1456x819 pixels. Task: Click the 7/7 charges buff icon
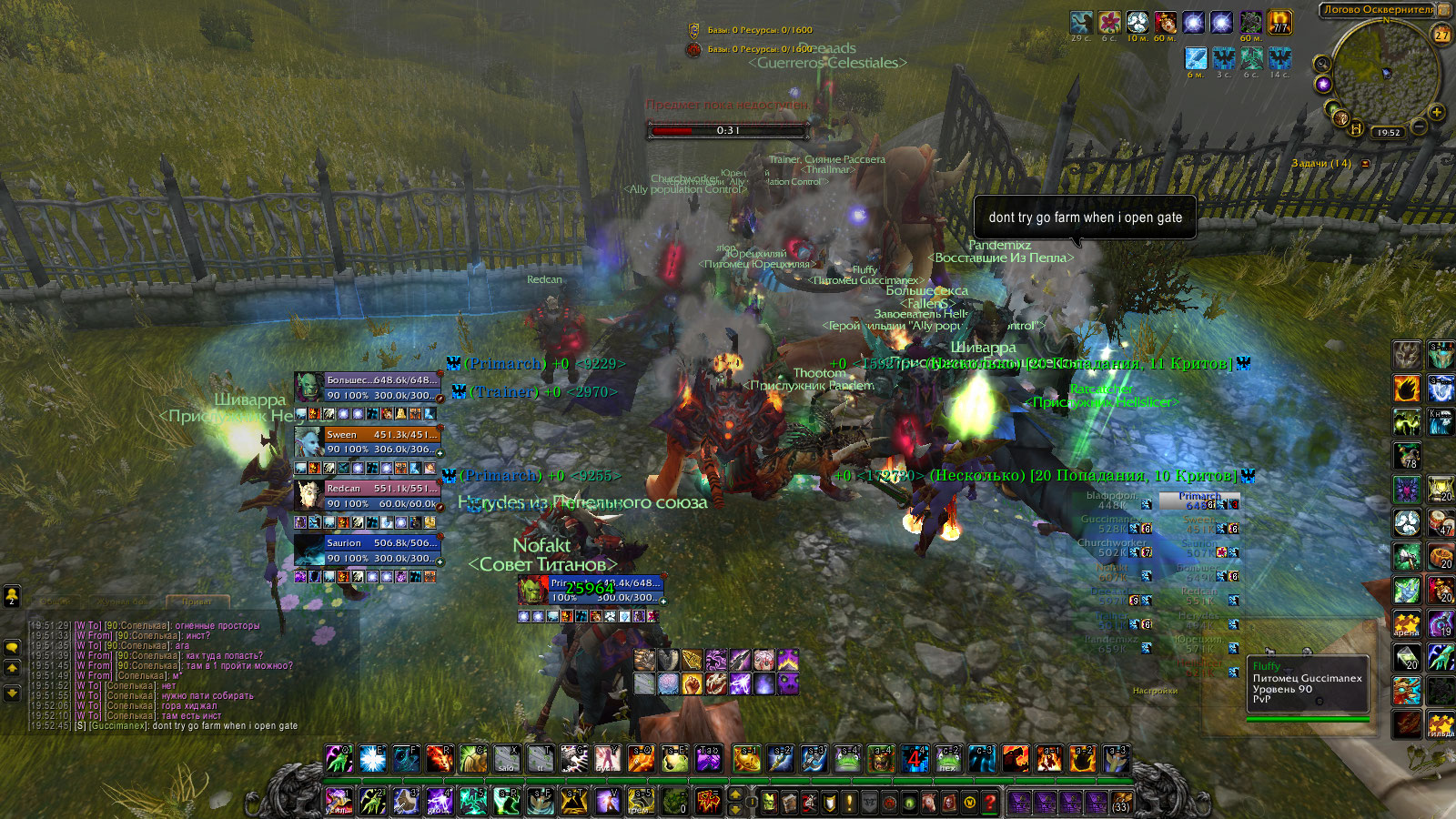1280,22
